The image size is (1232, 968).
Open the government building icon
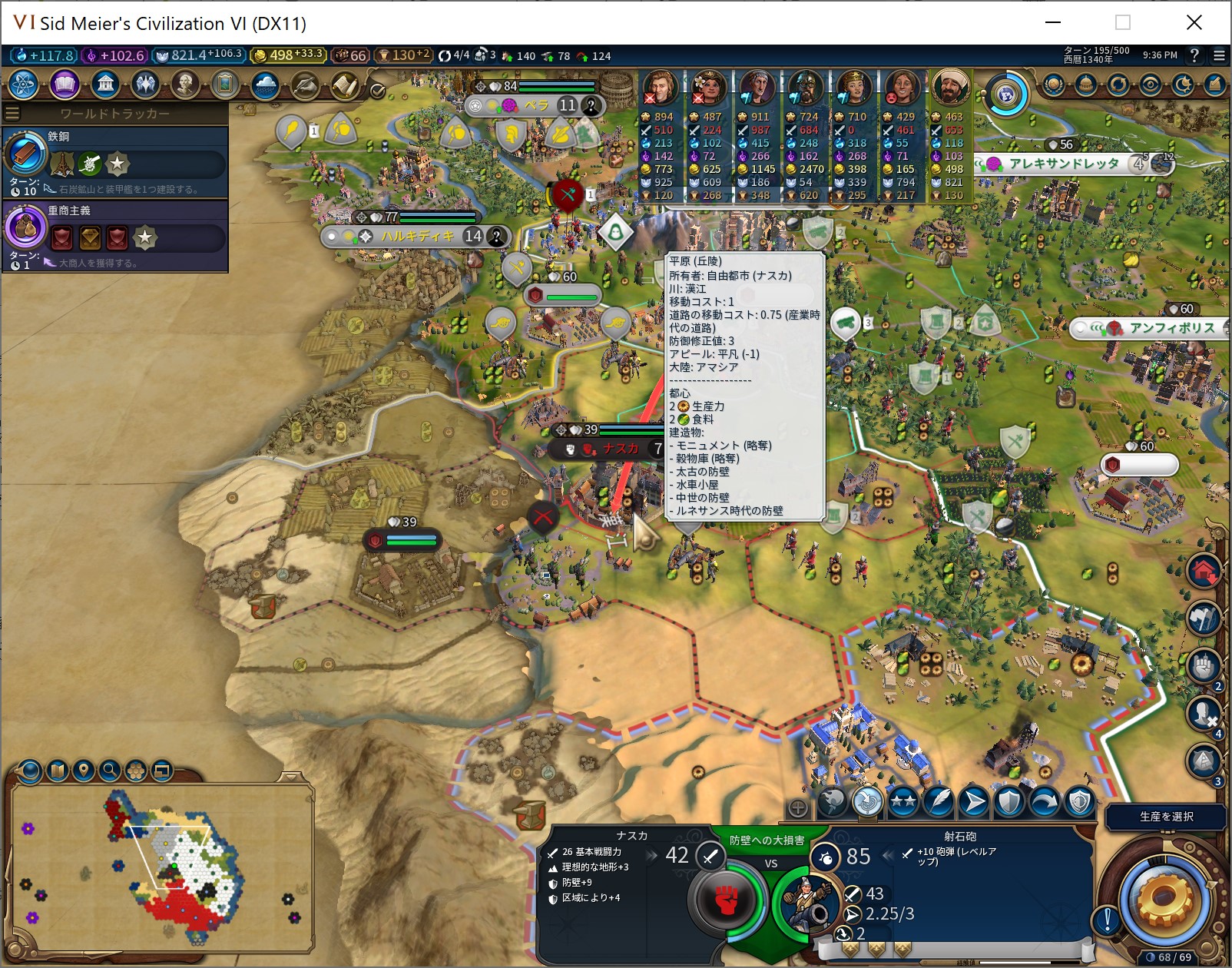(105, 84)
